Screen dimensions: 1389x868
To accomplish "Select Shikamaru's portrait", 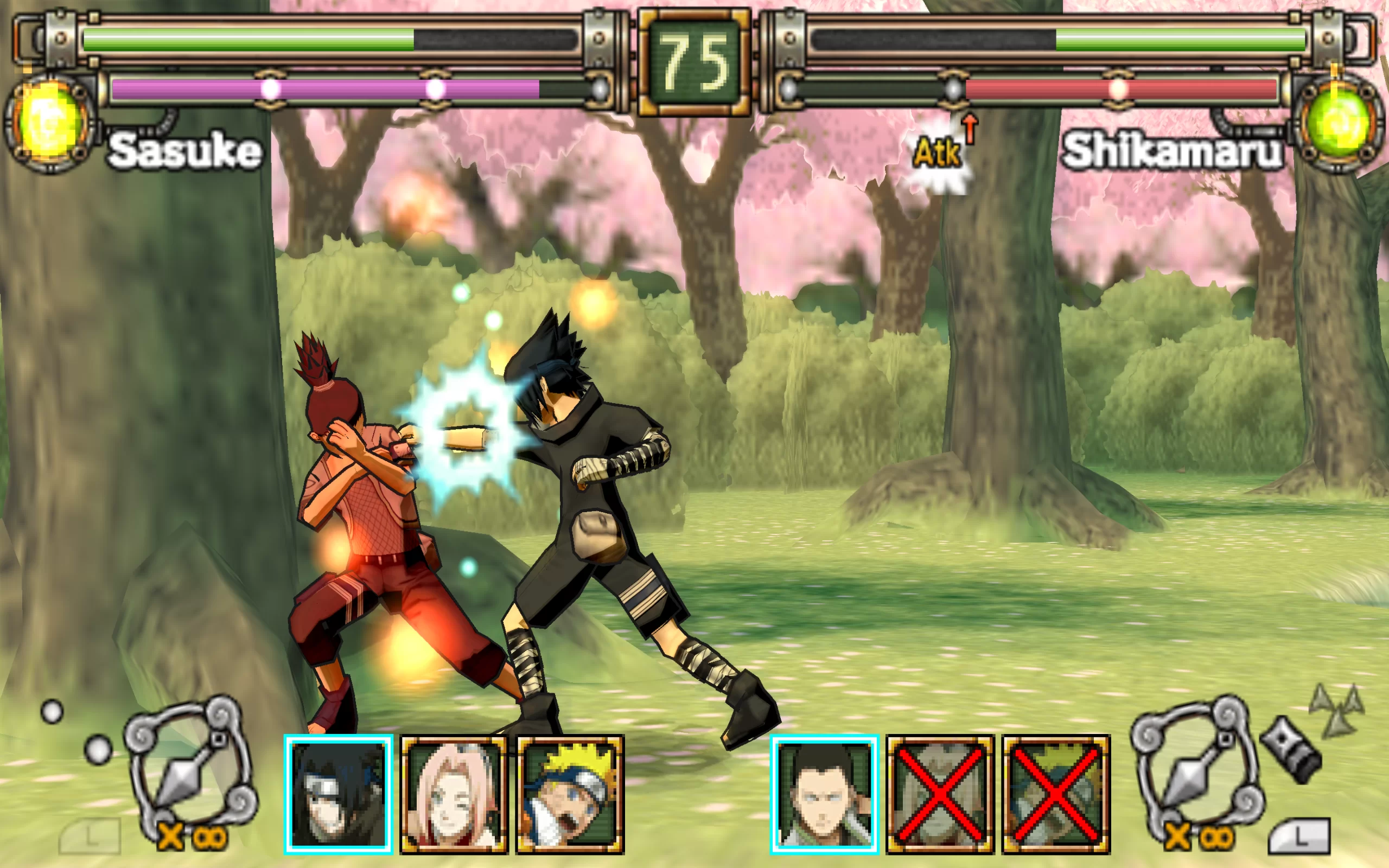I will pos(824,794).
